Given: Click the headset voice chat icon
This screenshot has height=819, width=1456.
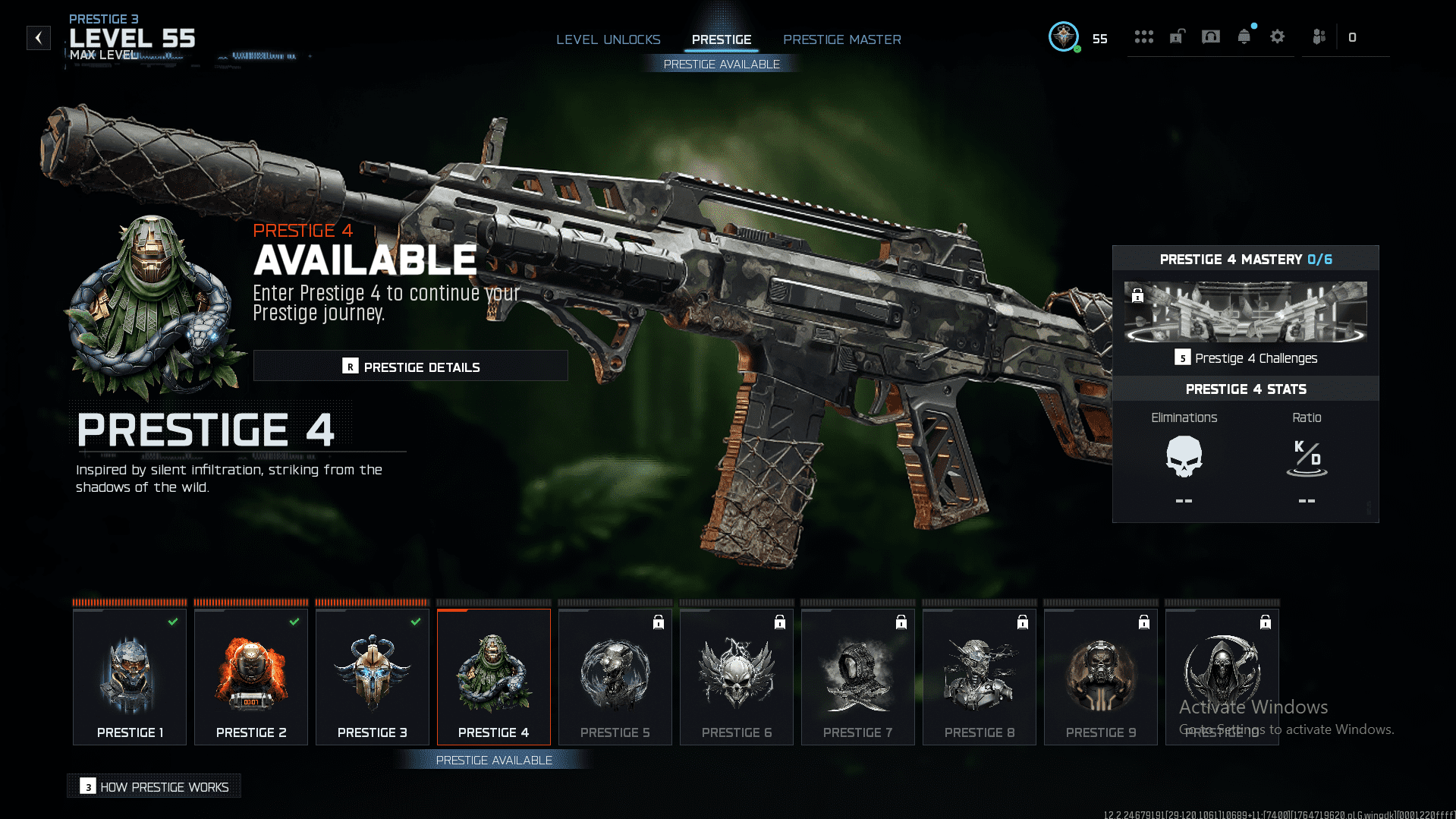Looking at the screenshot, I should click(x=1210, y=36).
